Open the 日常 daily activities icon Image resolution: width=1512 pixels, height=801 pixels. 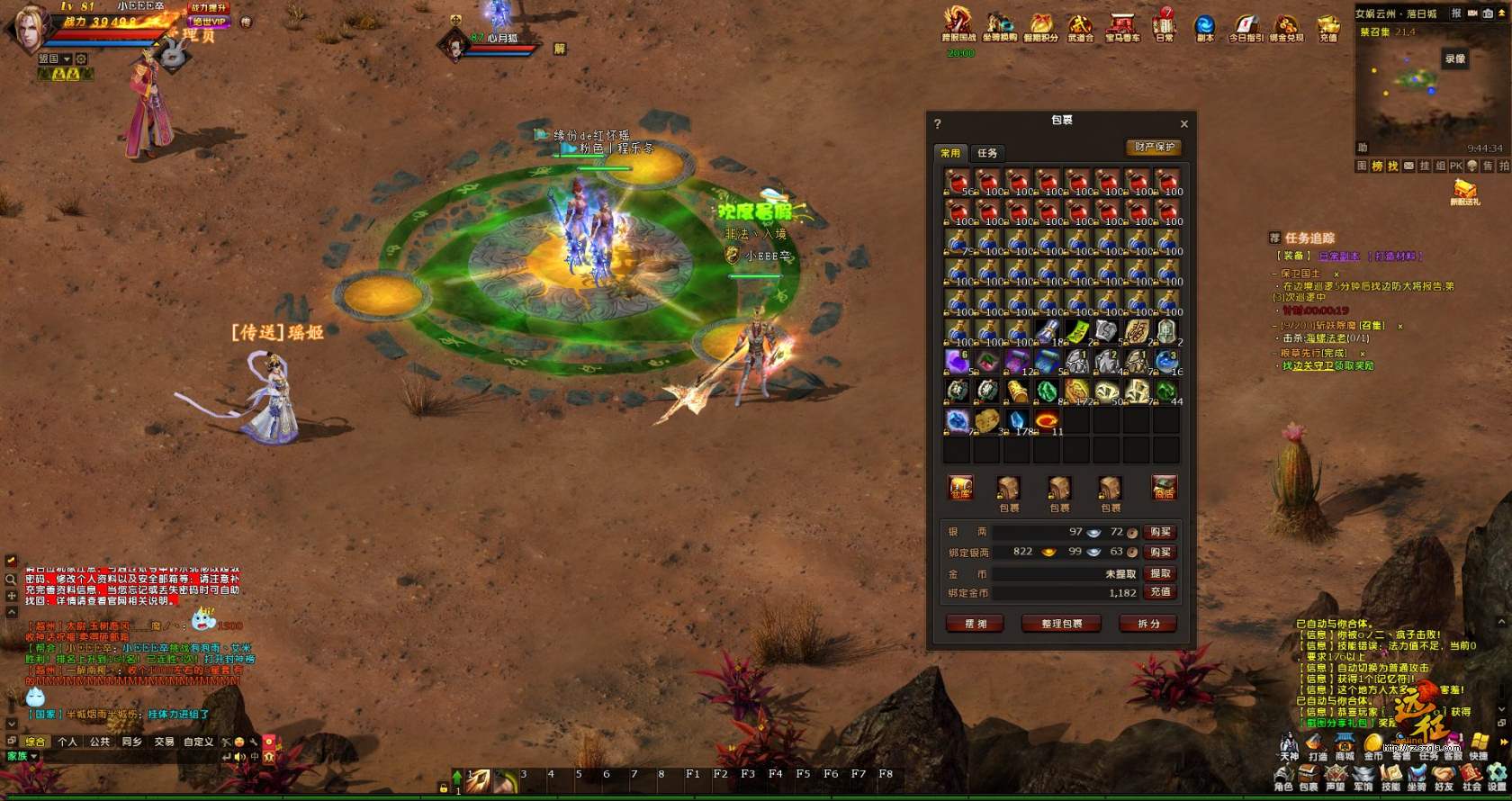point(1165,25)
